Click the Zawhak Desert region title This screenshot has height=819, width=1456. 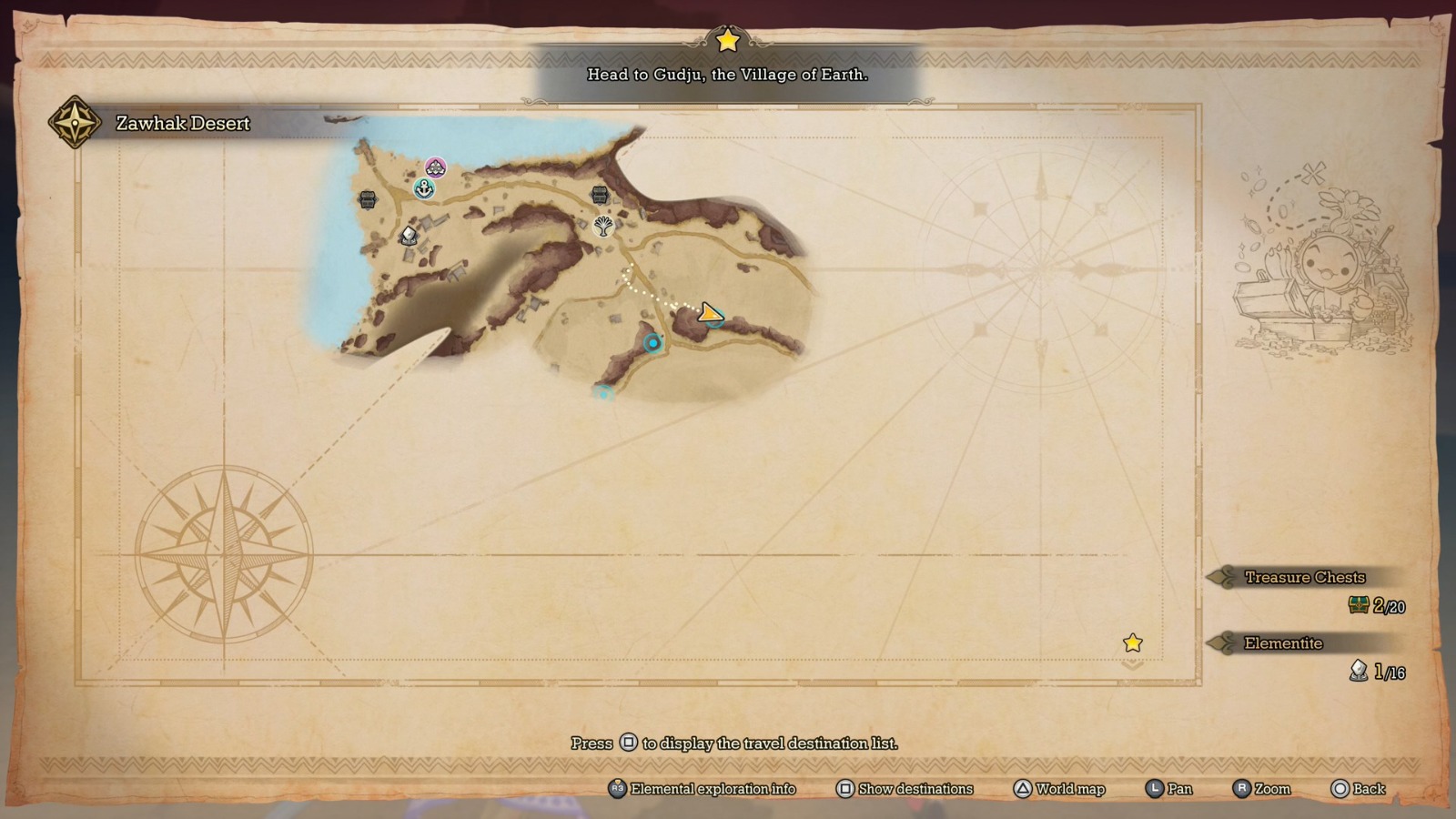pyautogui.click(x=183, y=124)
